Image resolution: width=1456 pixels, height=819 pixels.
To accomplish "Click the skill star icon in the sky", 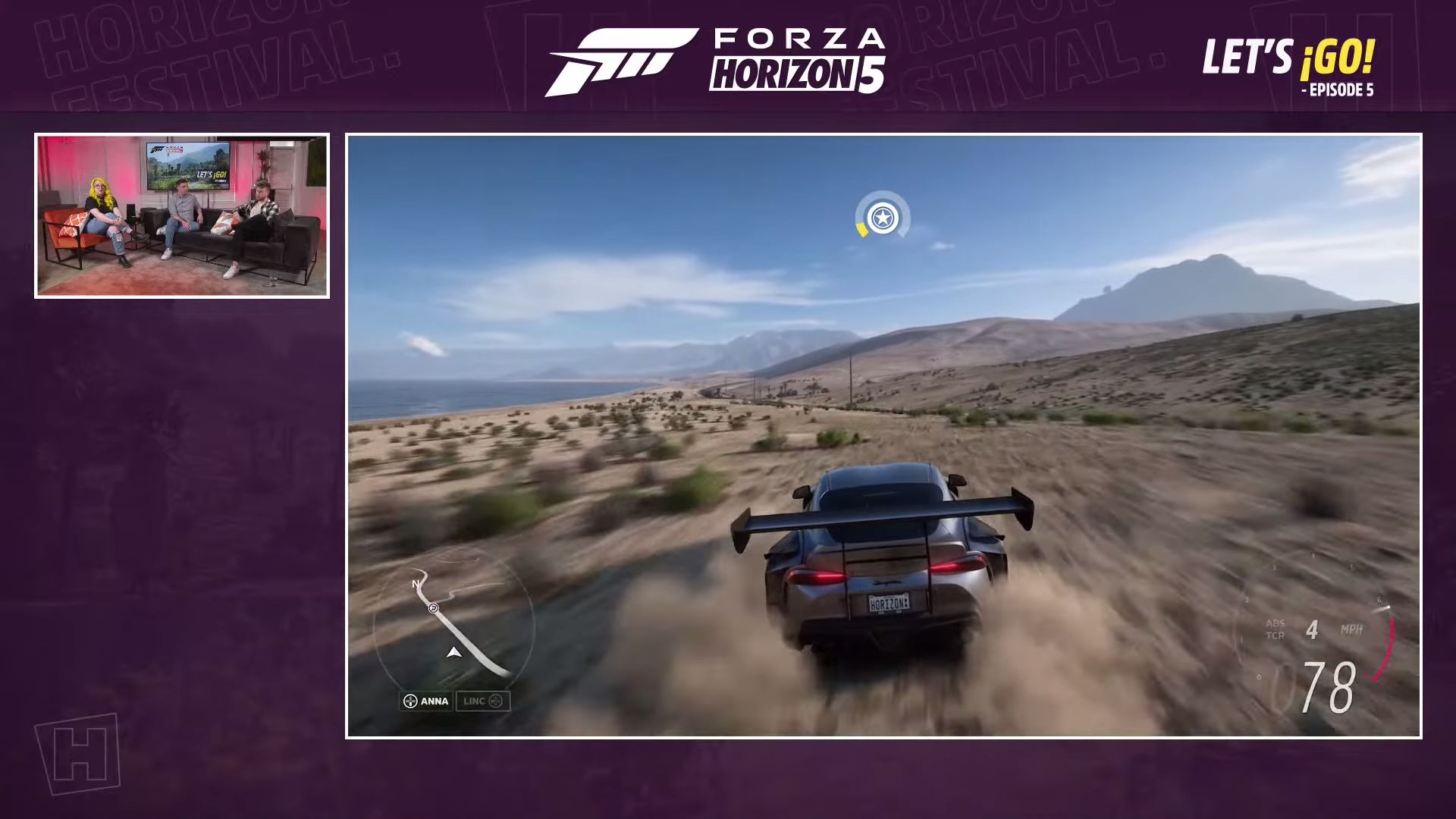I will tap(881, 217).
